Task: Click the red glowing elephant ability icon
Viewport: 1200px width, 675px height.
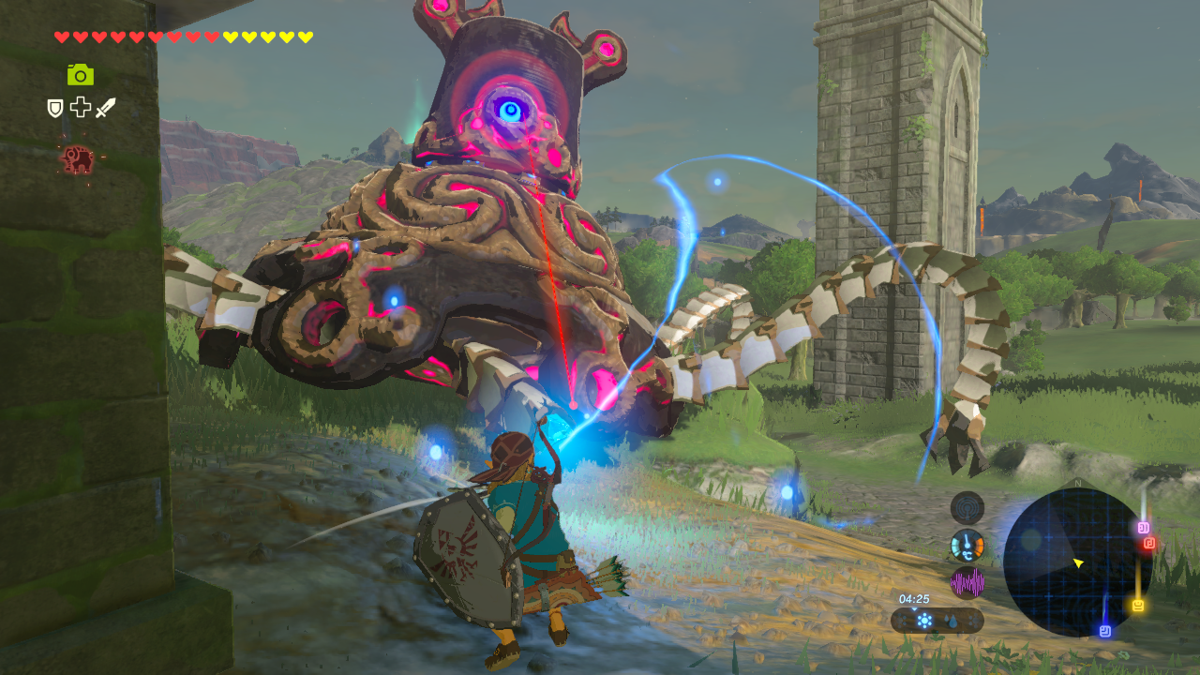Action: (77, 159)
